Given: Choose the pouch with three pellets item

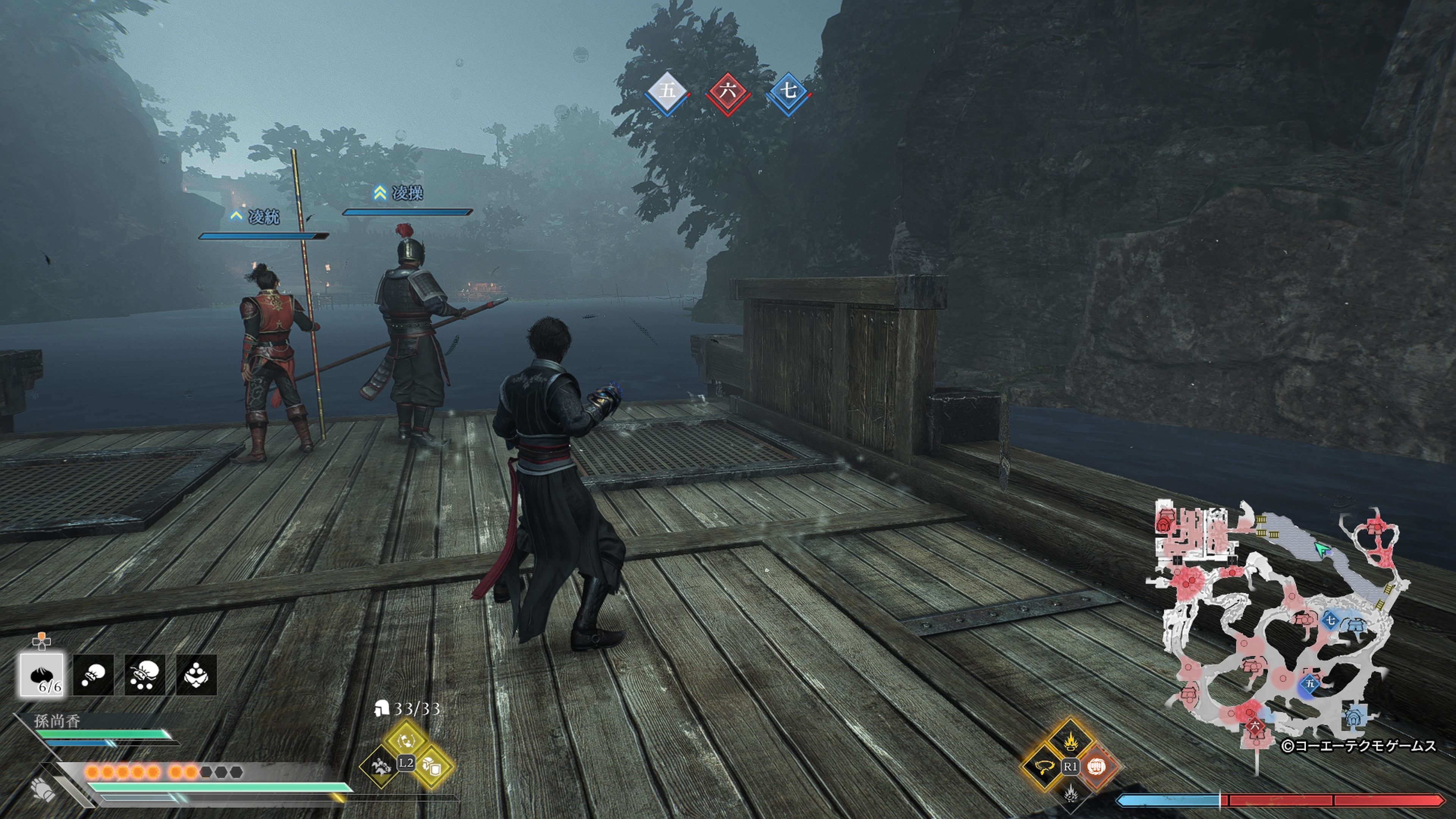Looking at the screenshot, I should 145,674.
